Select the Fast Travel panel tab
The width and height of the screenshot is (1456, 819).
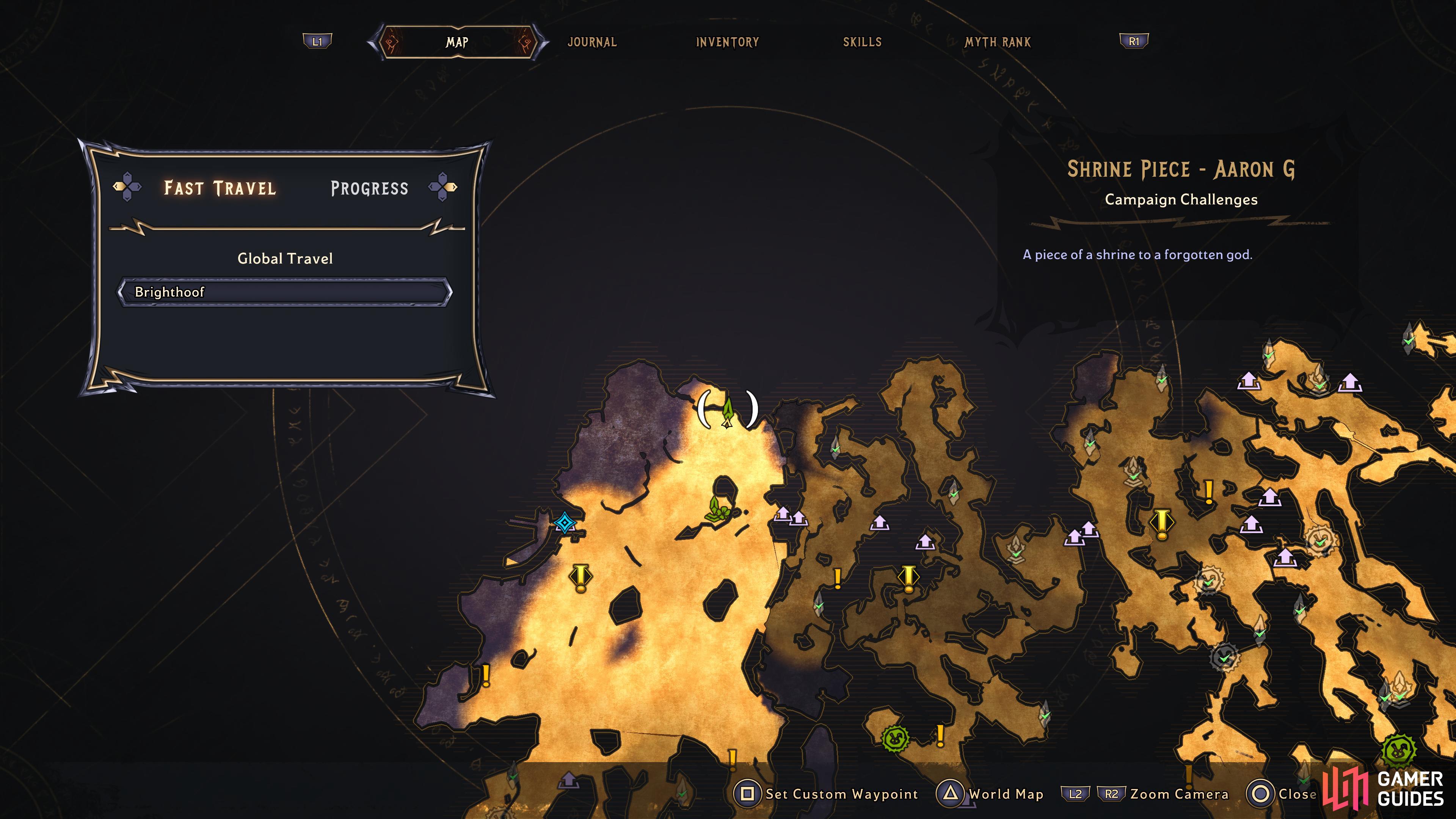tap(220, 188)
